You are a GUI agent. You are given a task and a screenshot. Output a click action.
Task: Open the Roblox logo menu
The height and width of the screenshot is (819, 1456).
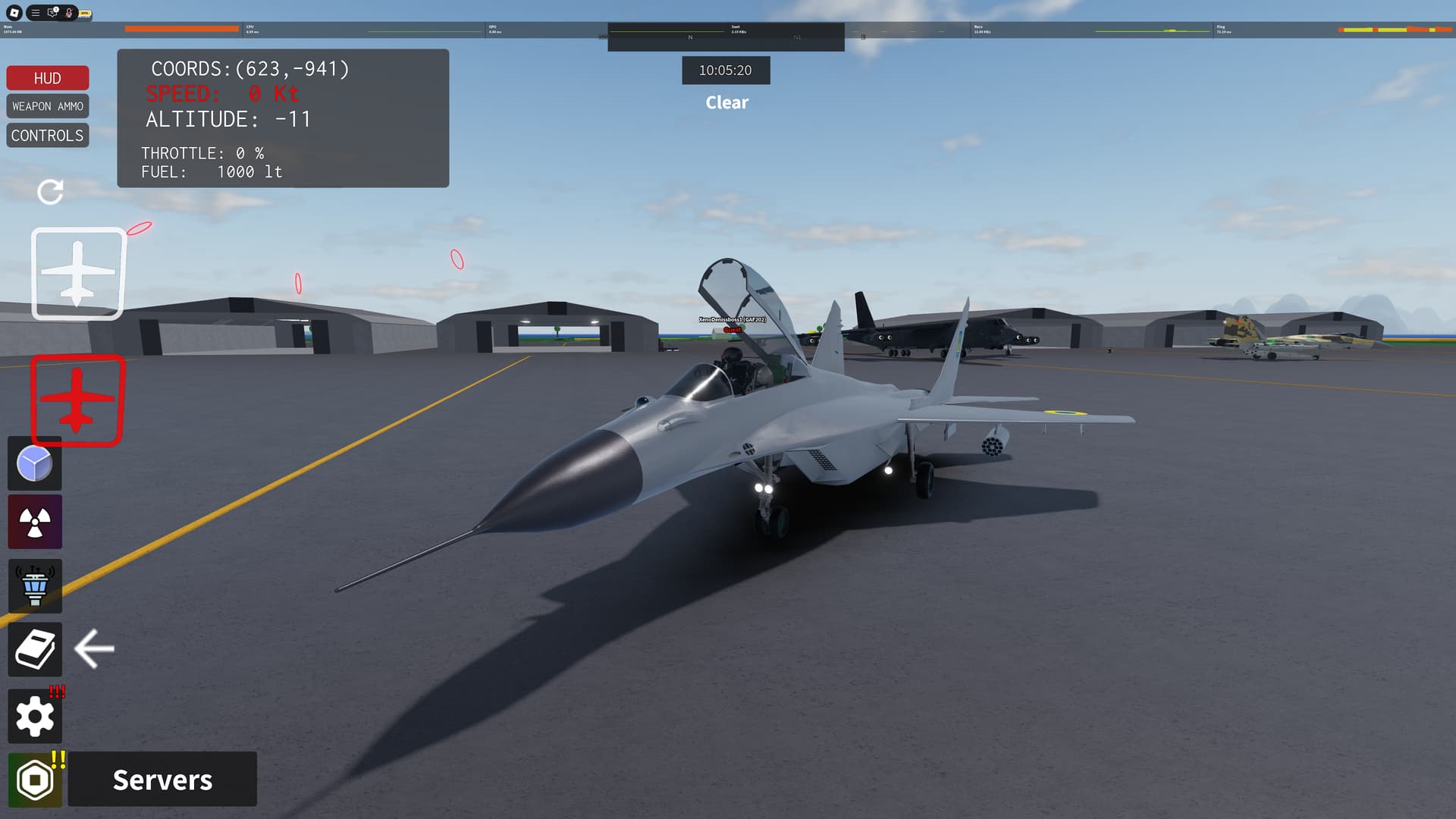(x=14, y=13)
